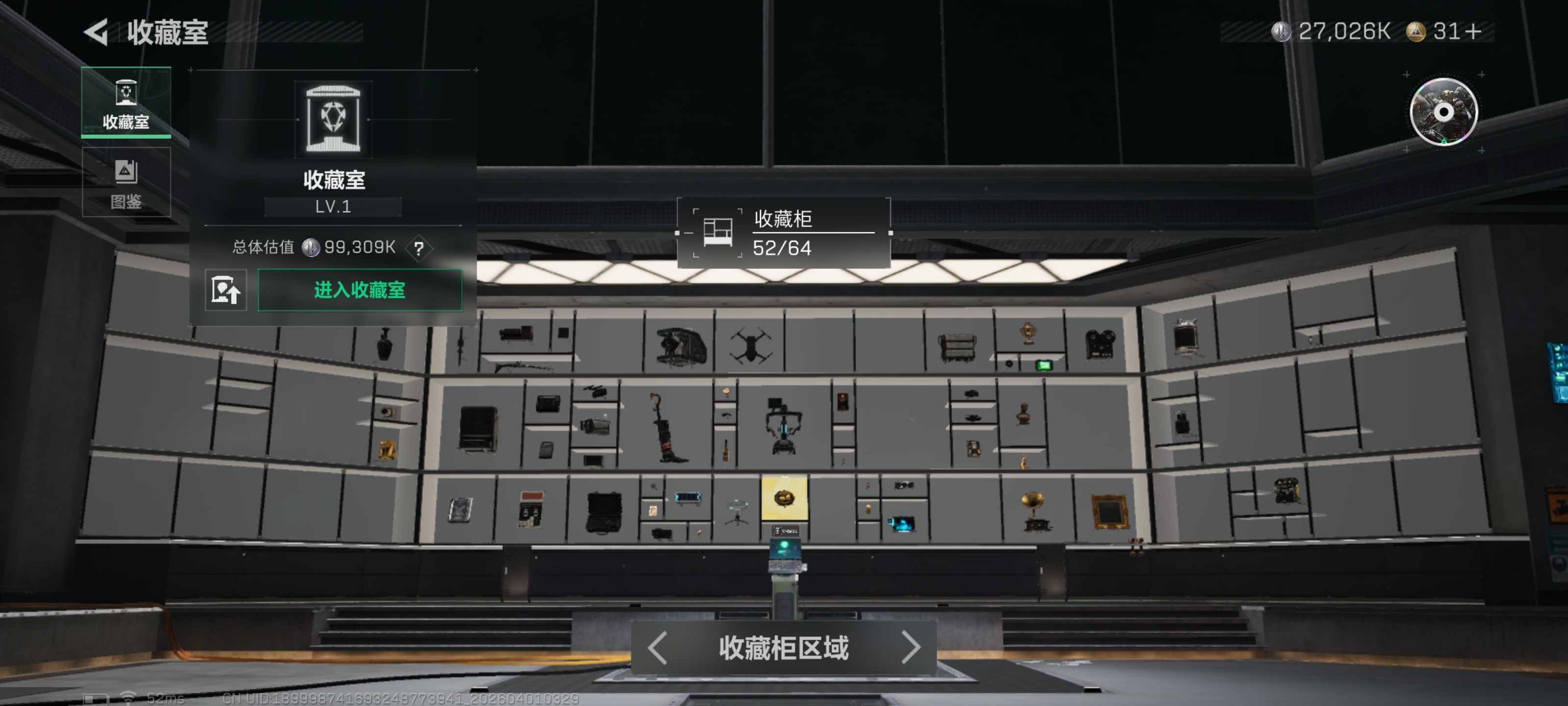This screenshot has height=706, width=1568.
Task: Switch to the 收藏室 sidebar tab
Action: click(x=125, y=103)
